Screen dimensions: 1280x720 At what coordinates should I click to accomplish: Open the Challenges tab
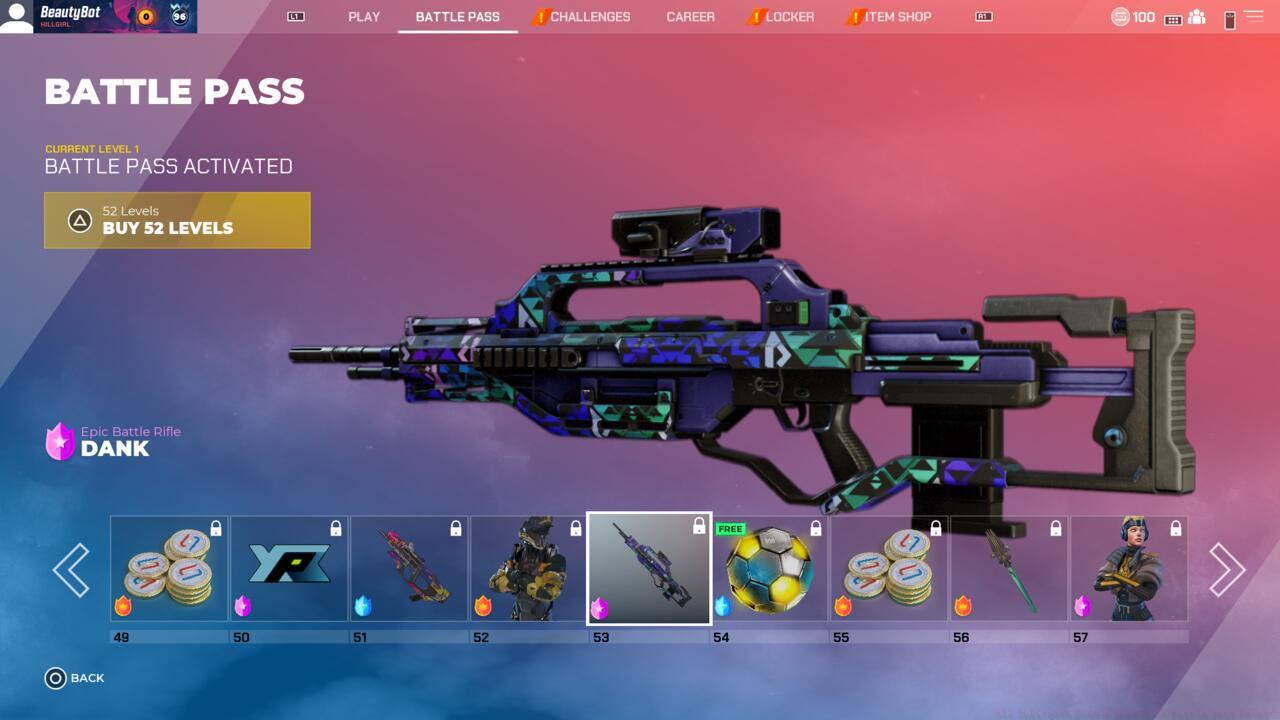click(x=590, y=17)
